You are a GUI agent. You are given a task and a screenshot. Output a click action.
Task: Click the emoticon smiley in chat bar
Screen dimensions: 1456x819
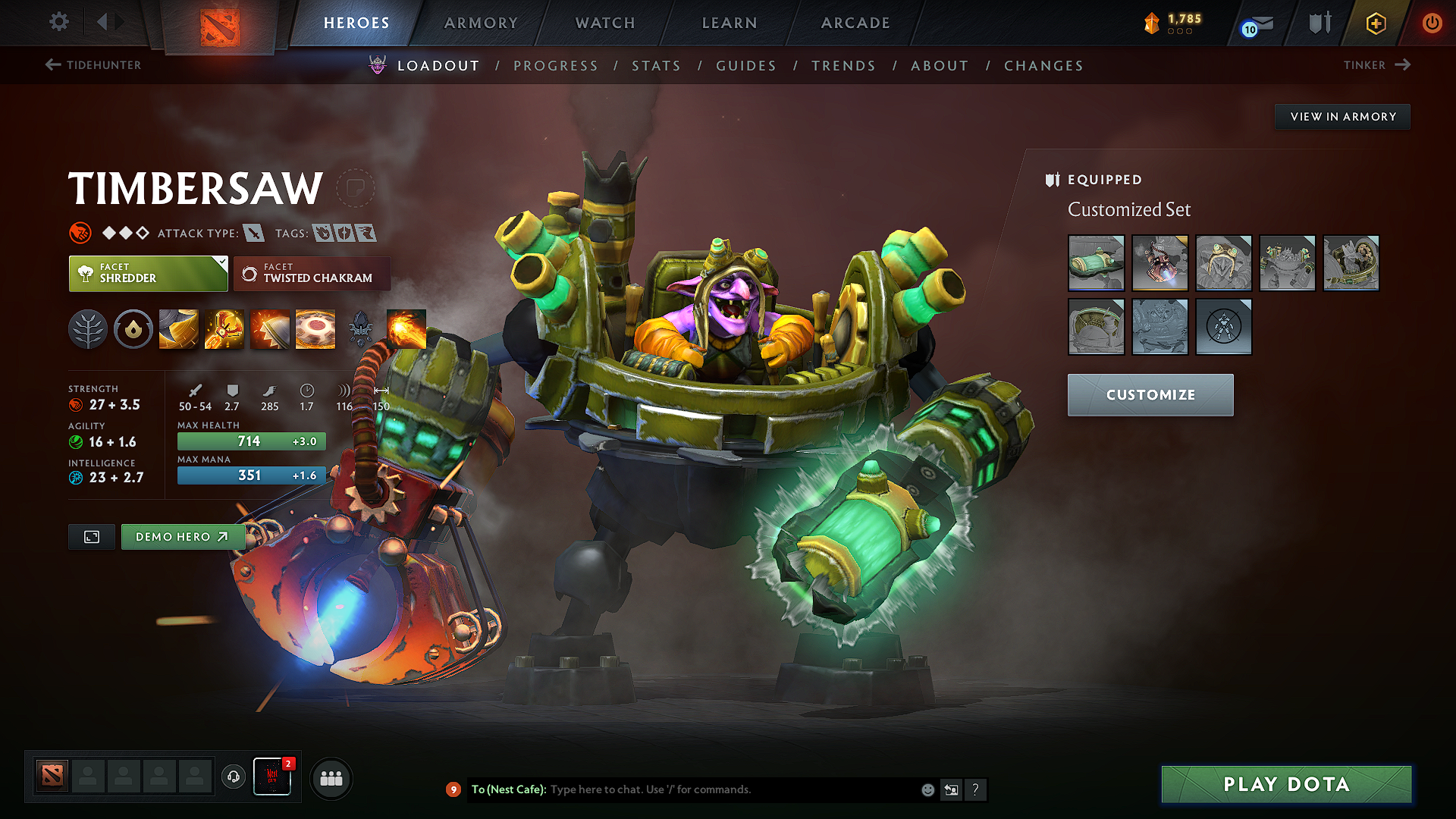[x=927, y=789]
